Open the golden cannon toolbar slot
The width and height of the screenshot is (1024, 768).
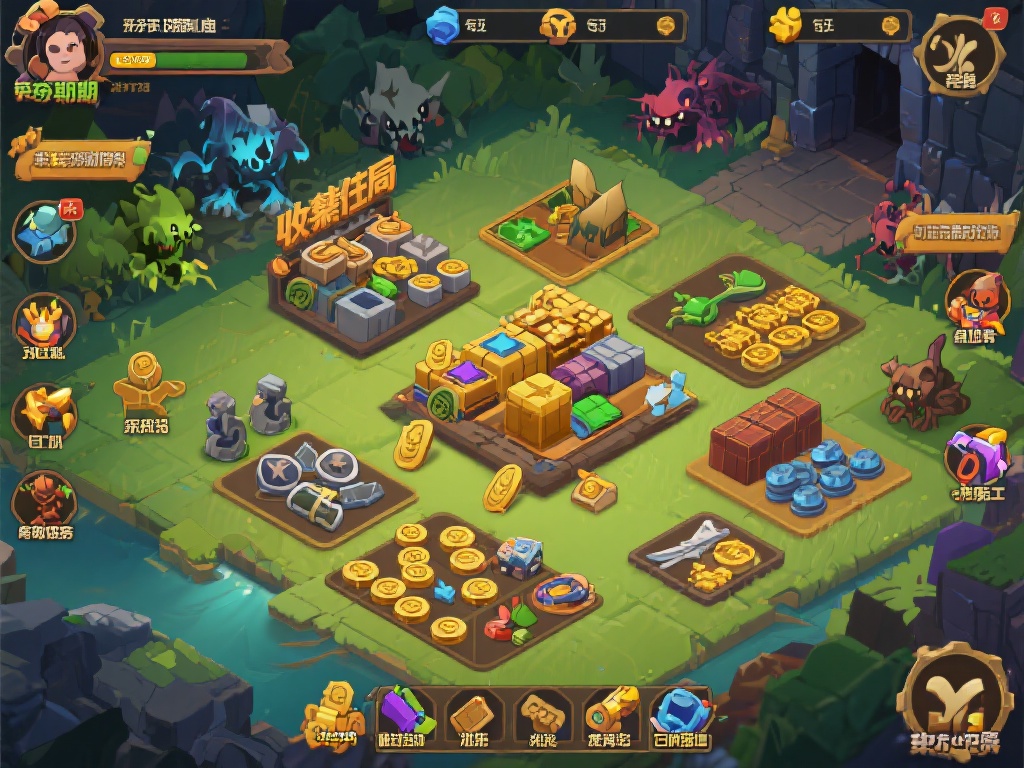coord(610,714)
